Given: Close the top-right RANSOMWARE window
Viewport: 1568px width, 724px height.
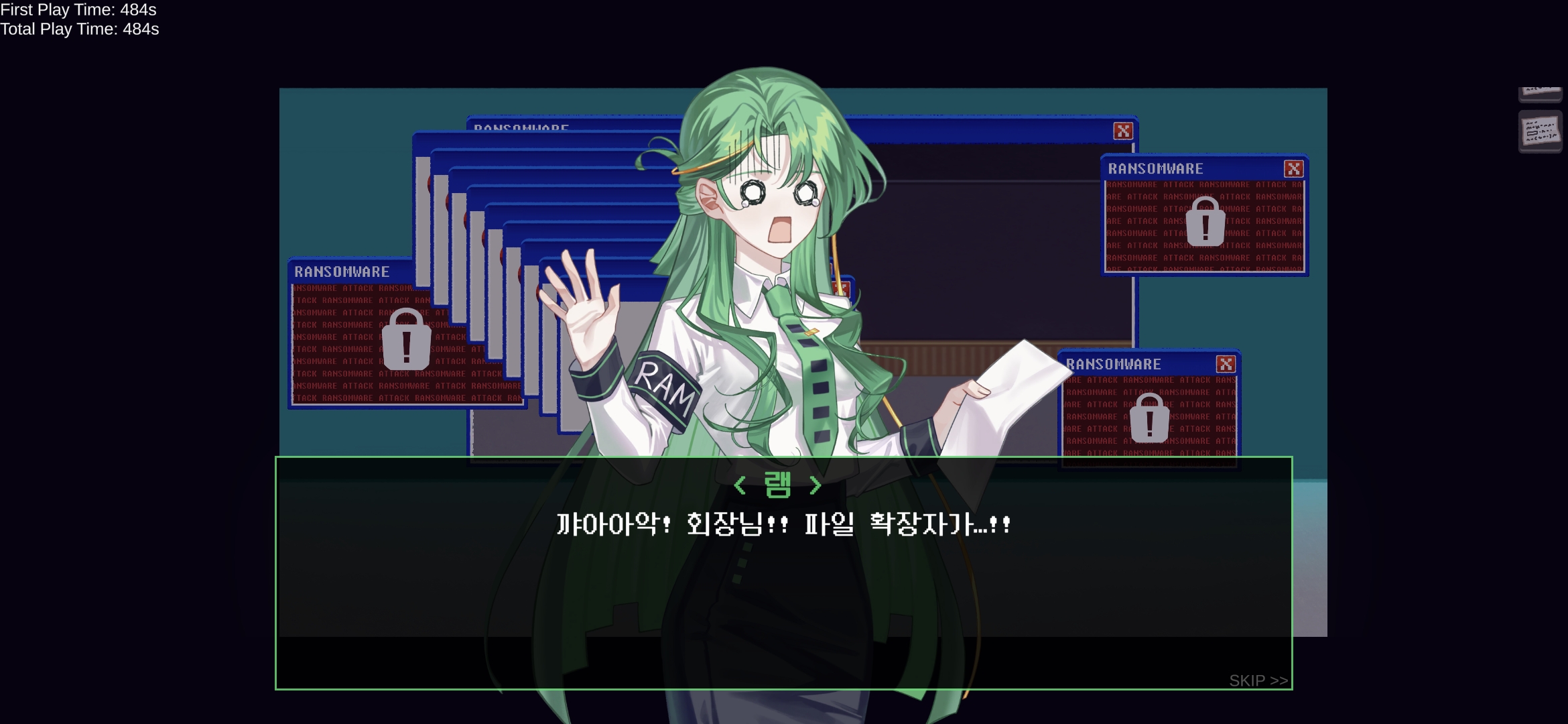Looking at the screenshot, I should tap(1293, 168).
